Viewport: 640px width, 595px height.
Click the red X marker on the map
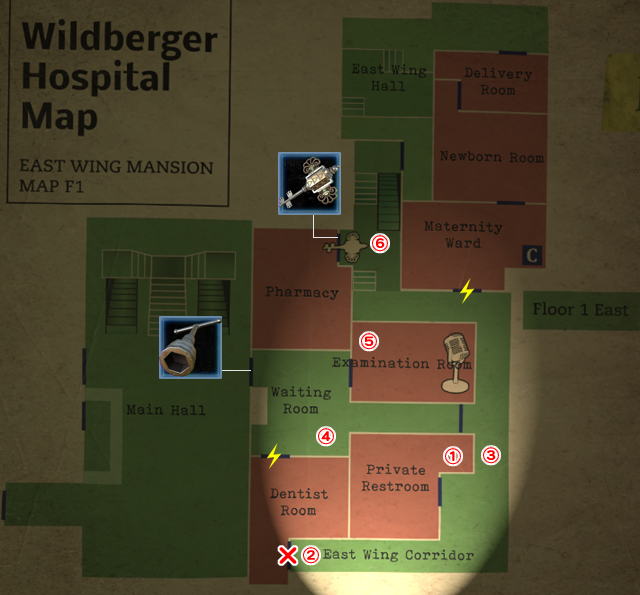tap(287, 555)
